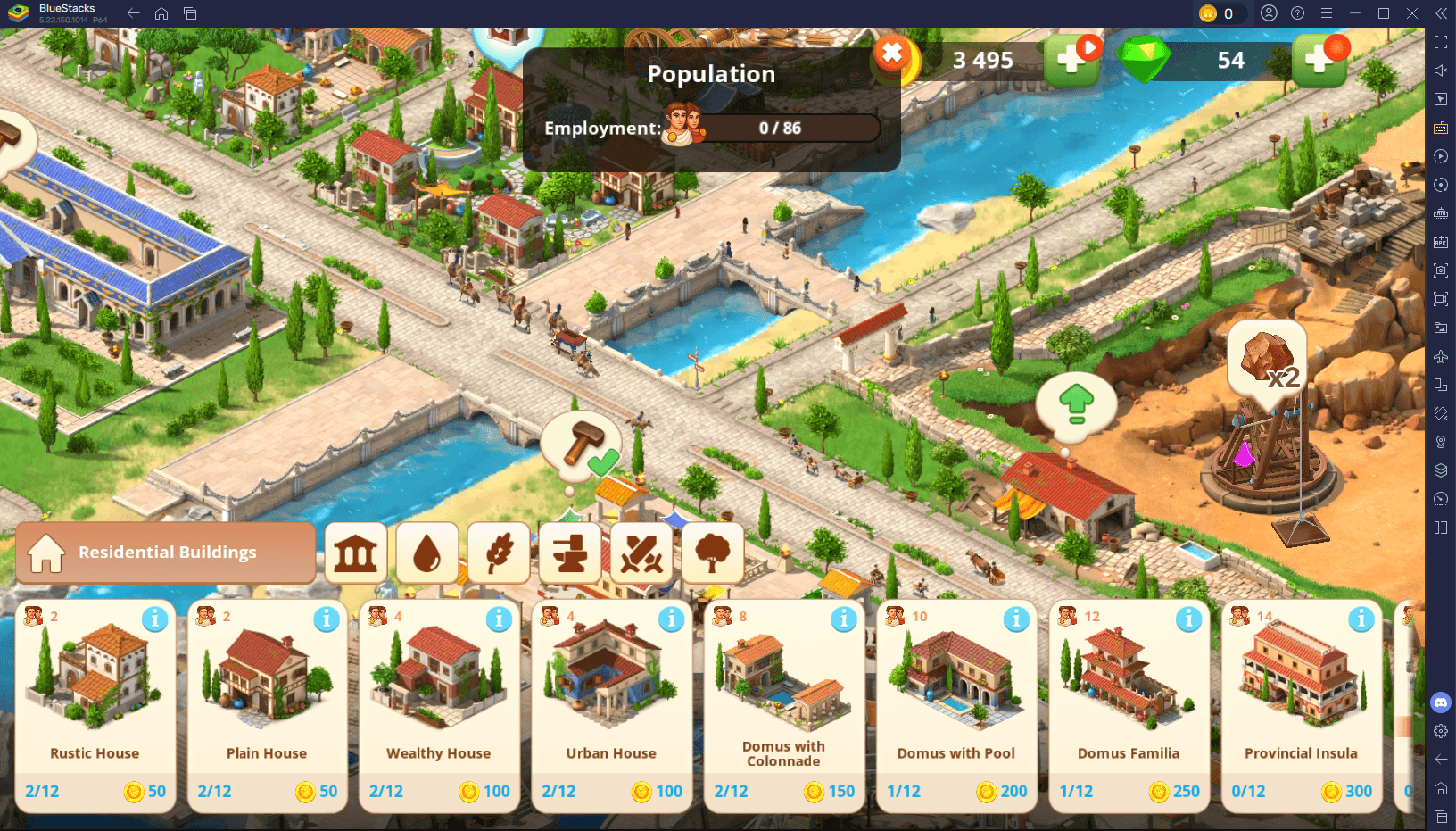Add more coins with the green plus button
1456x831 pixels.
[1071, 61]
